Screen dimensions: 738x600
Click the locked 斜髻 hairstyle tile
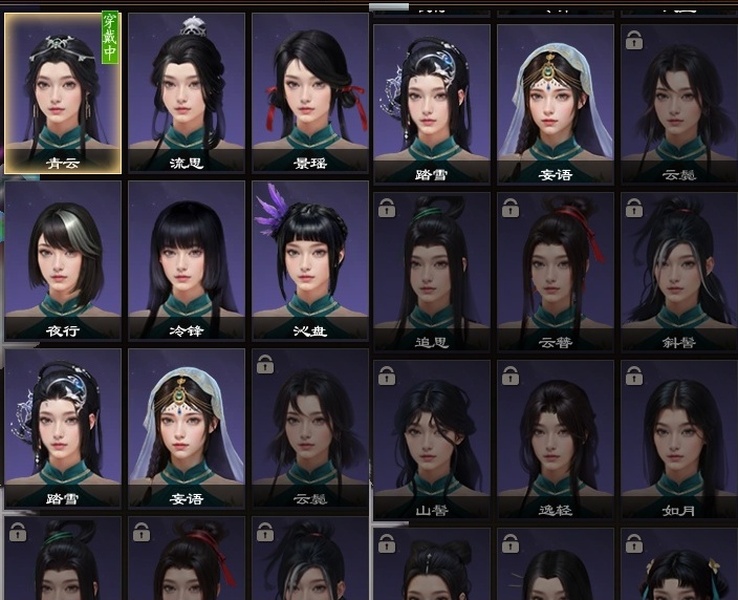pos(679,268)
